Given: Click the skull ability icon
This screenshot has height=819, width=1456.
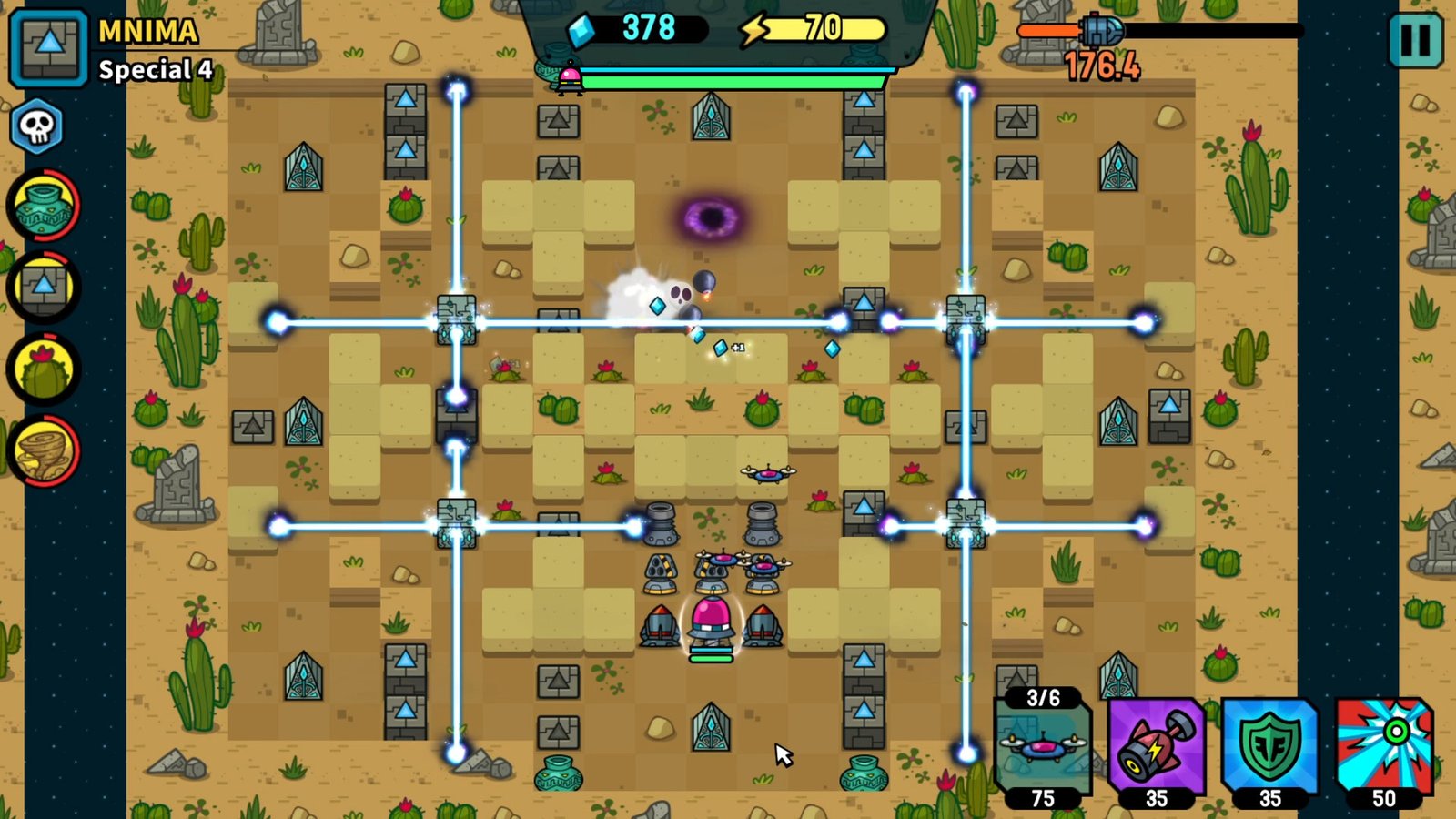Looking at the screenshot, I should 36,126.
